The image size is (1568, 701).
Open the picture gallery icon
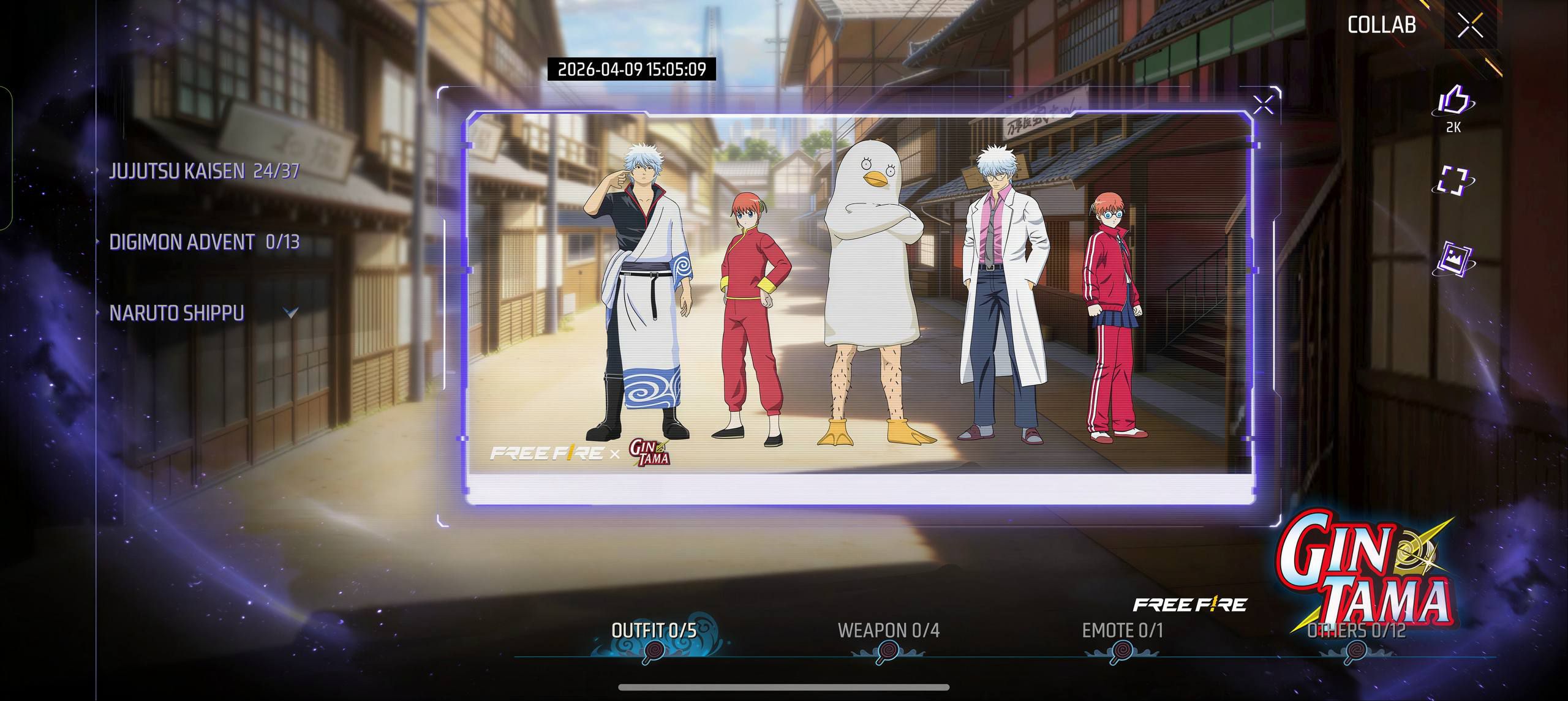pyautogui.click(x=1453, y=258)
